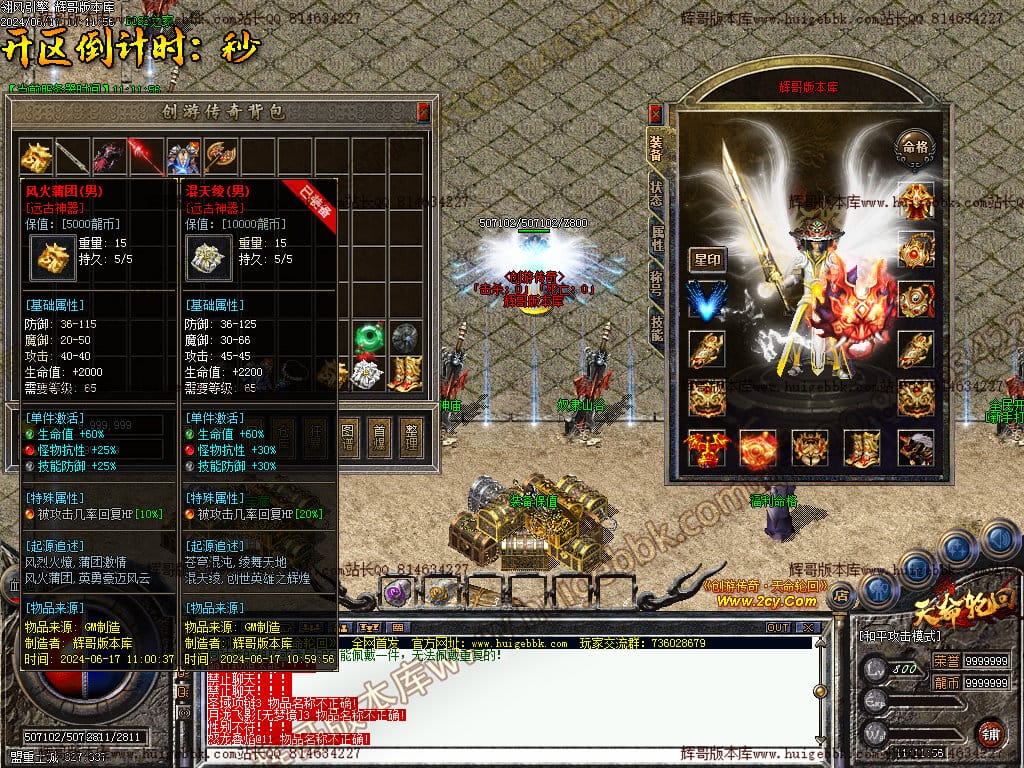Select the green jade ring in the bag
The image size is (1024, 768).
click(x=369, y=337)
